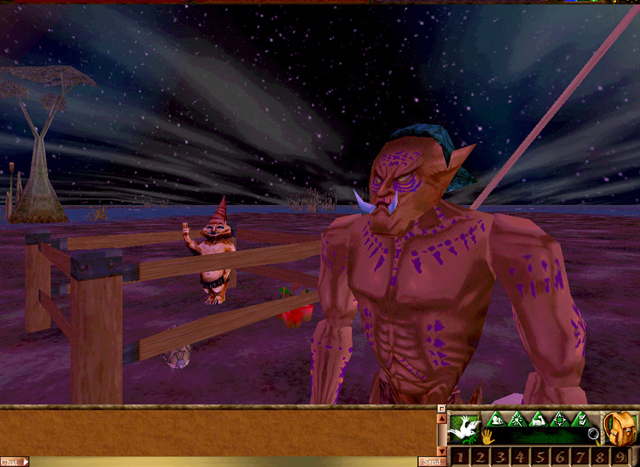Select hotbar slot number 5
This screenshot has width=640, height=467.
coord(540,457)
